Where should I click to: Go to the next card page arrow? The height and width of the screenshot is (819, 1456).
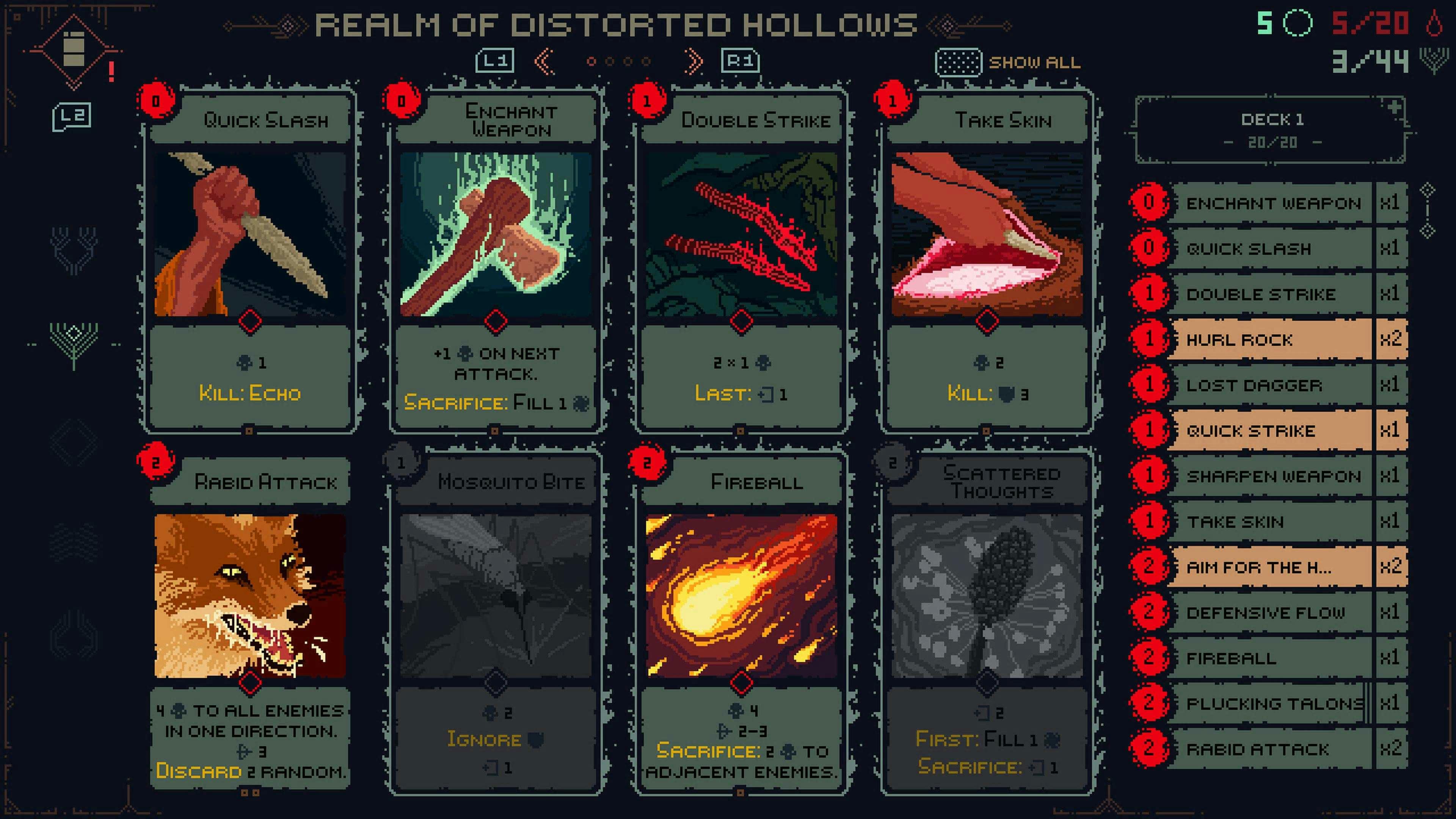[693, 61]
